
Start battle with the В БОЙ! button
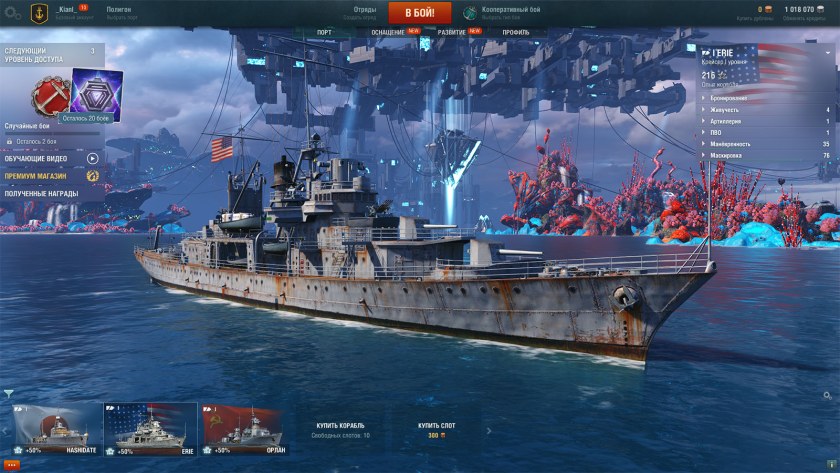[x=419, y=13]
